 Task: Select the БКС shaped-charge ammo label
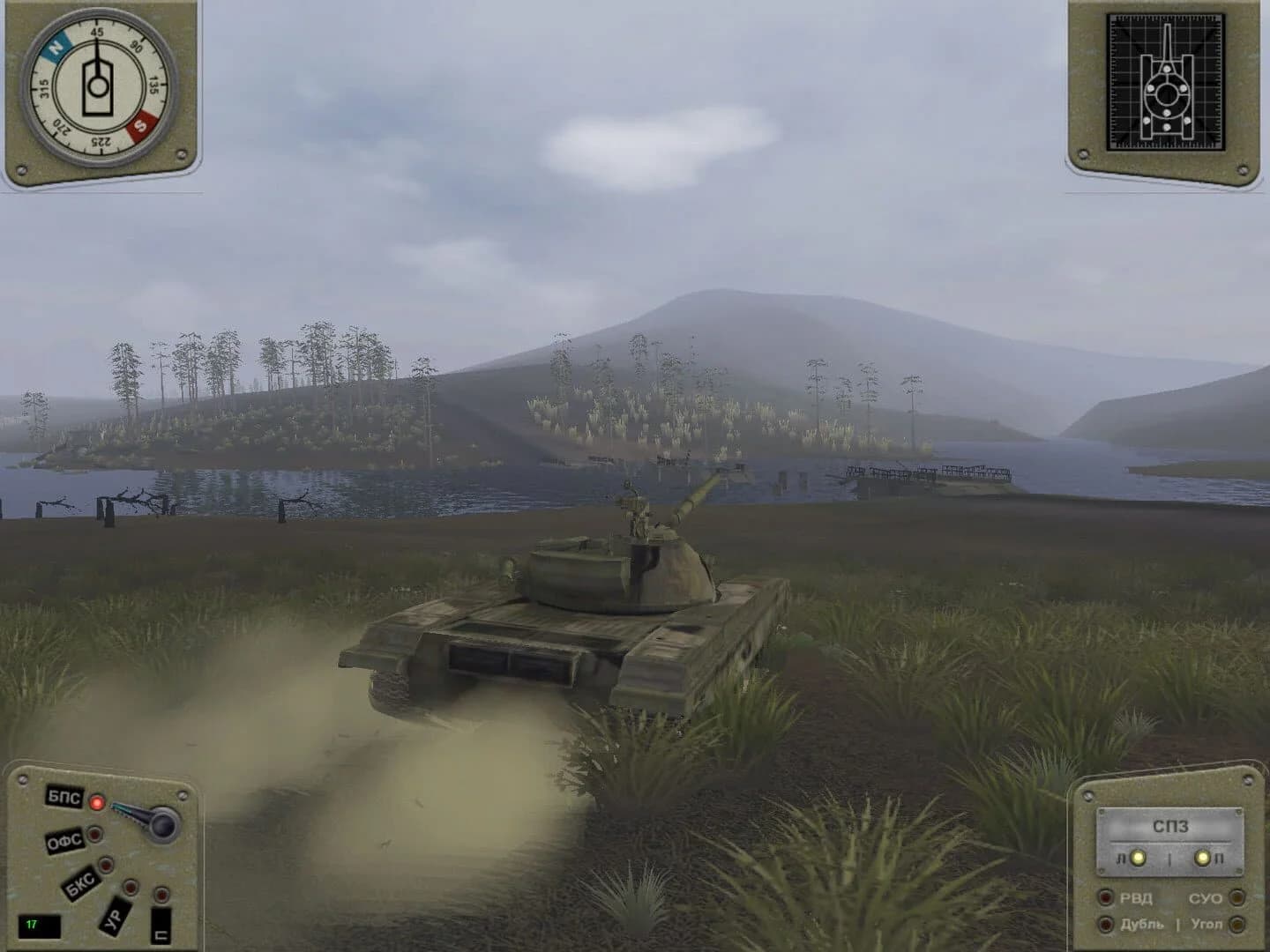point(81,881)
